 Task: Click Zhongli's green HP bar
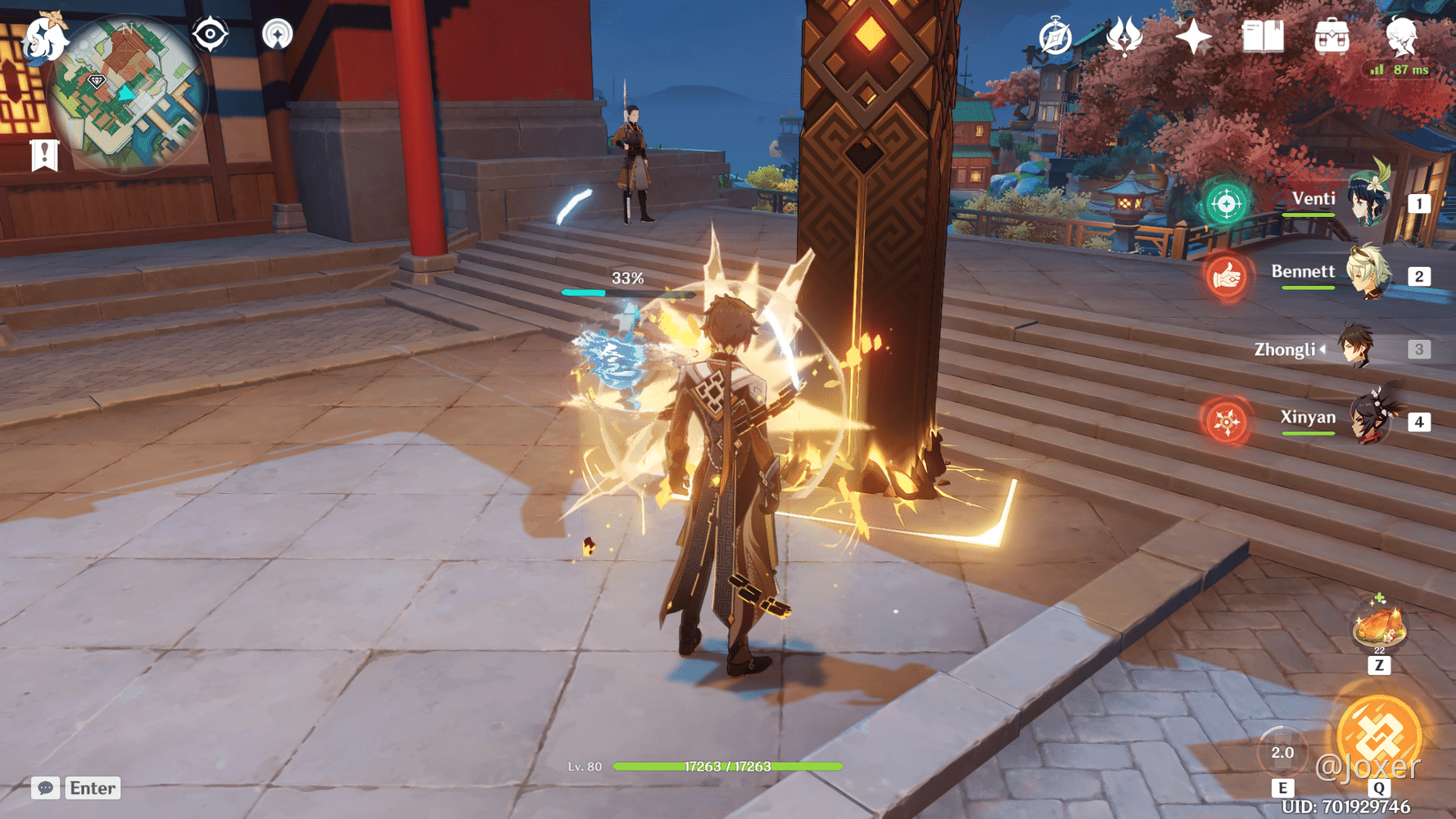pyautogui.click(x=727, y=767)
